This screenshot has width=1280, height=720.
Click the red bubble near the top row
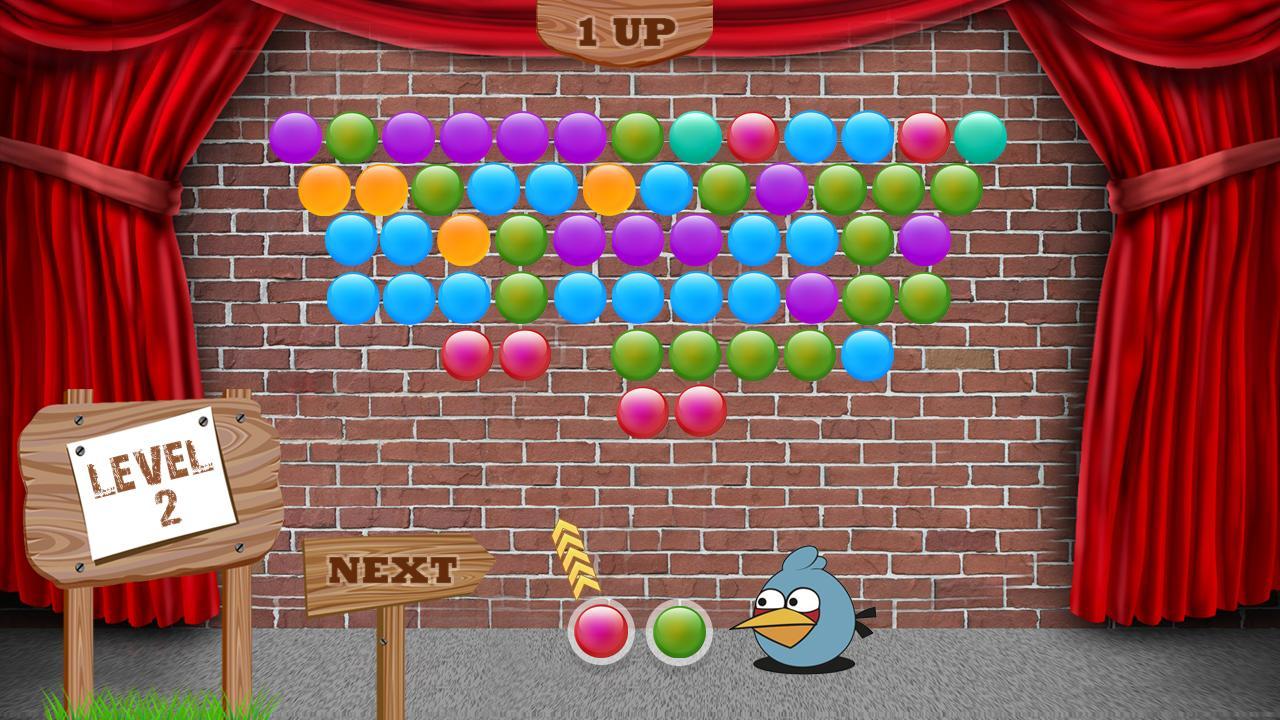coord(753,137)
